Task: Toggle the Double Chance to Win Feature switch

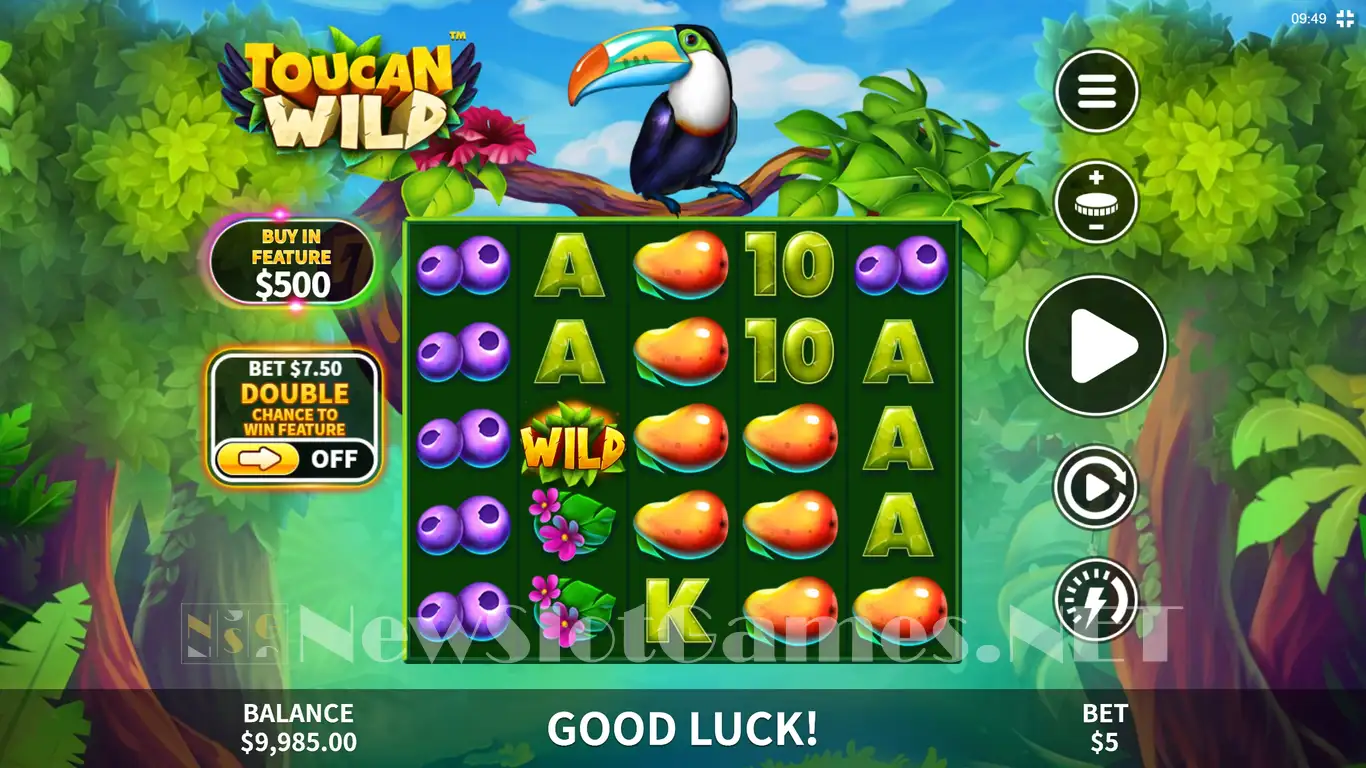Action: [x=297, y=460]
